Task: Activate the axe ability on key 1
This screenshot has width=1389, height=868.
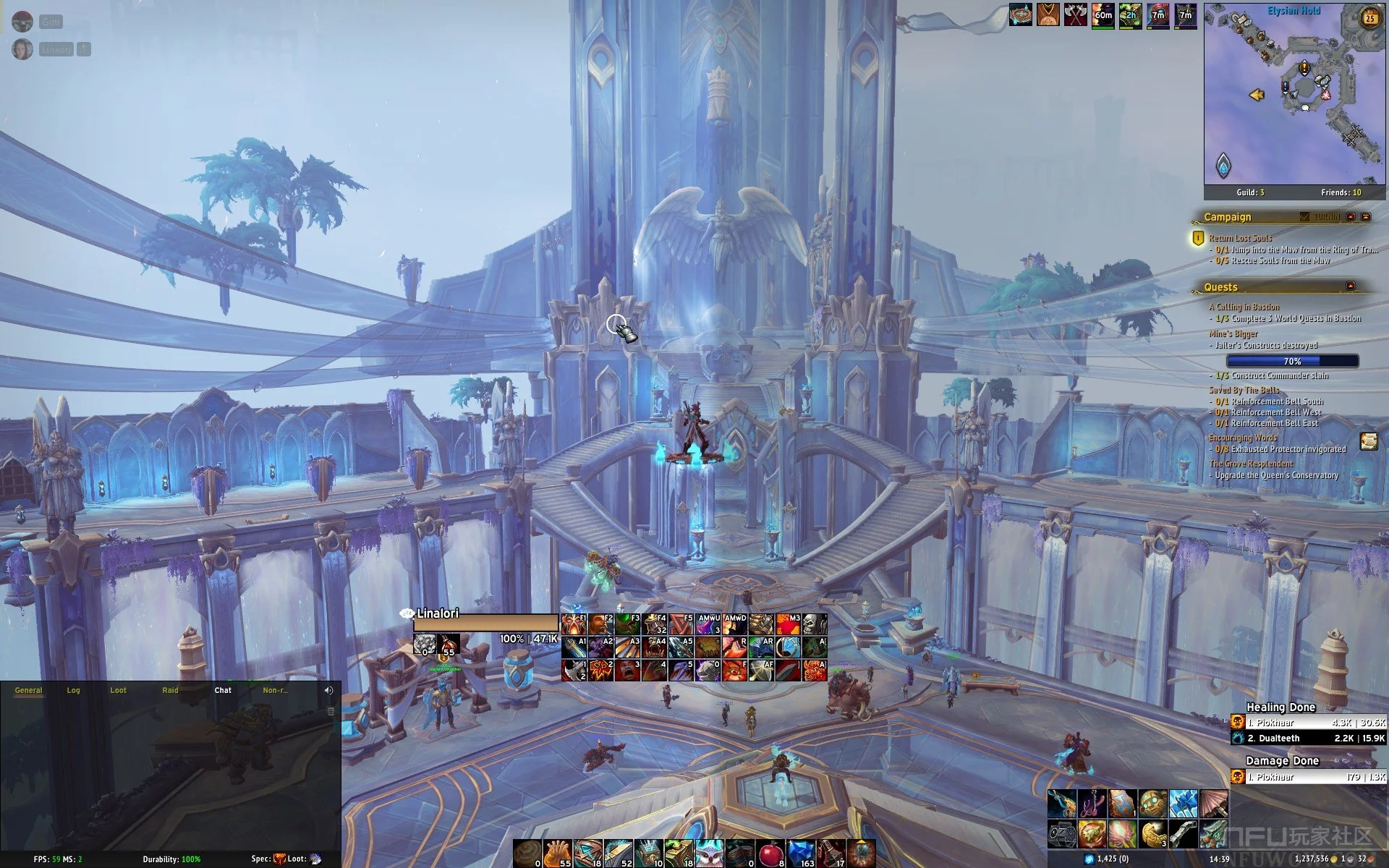Action: (574, 670)
